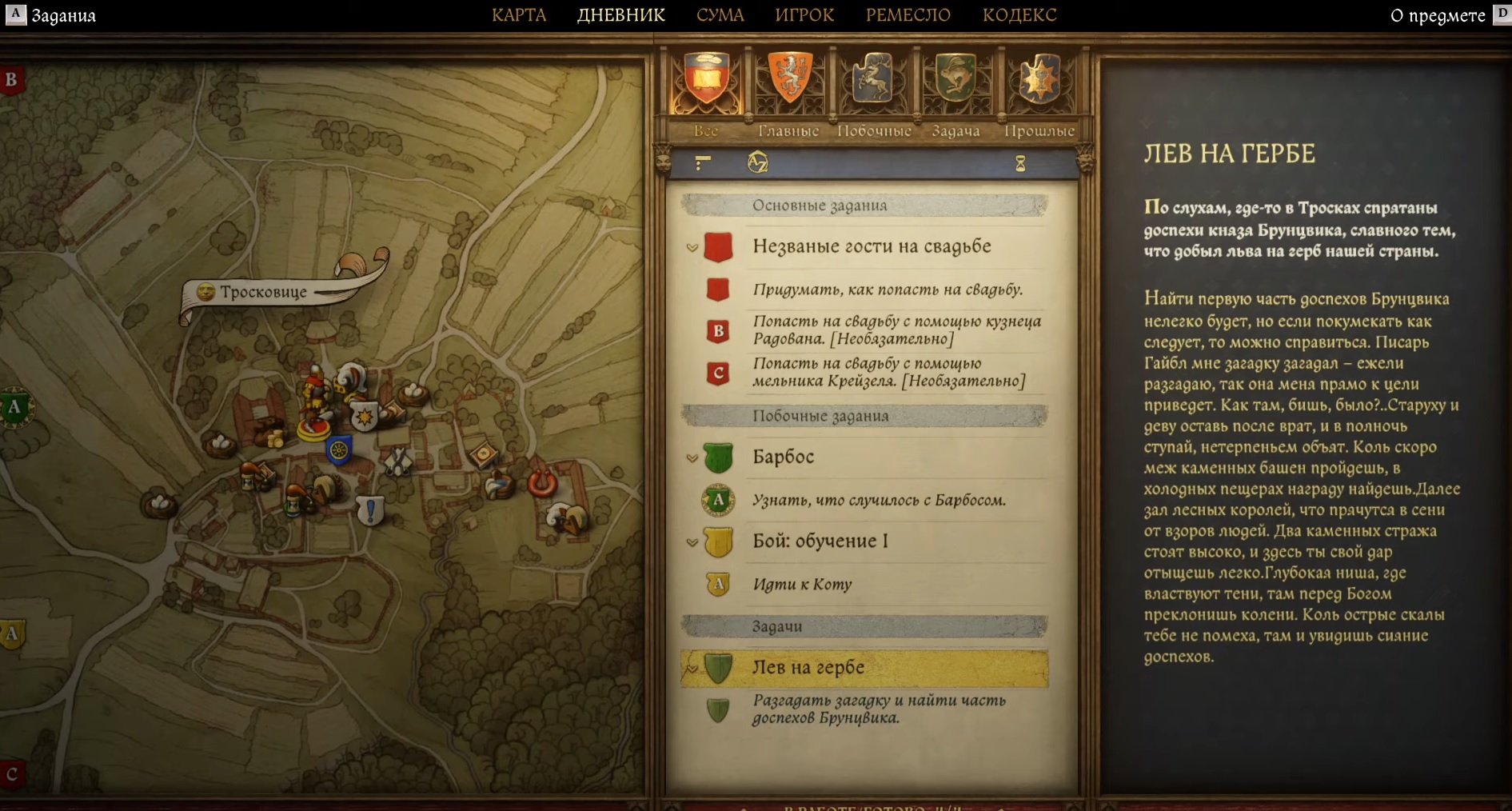Show all quests with Все filter

(706, 88)
